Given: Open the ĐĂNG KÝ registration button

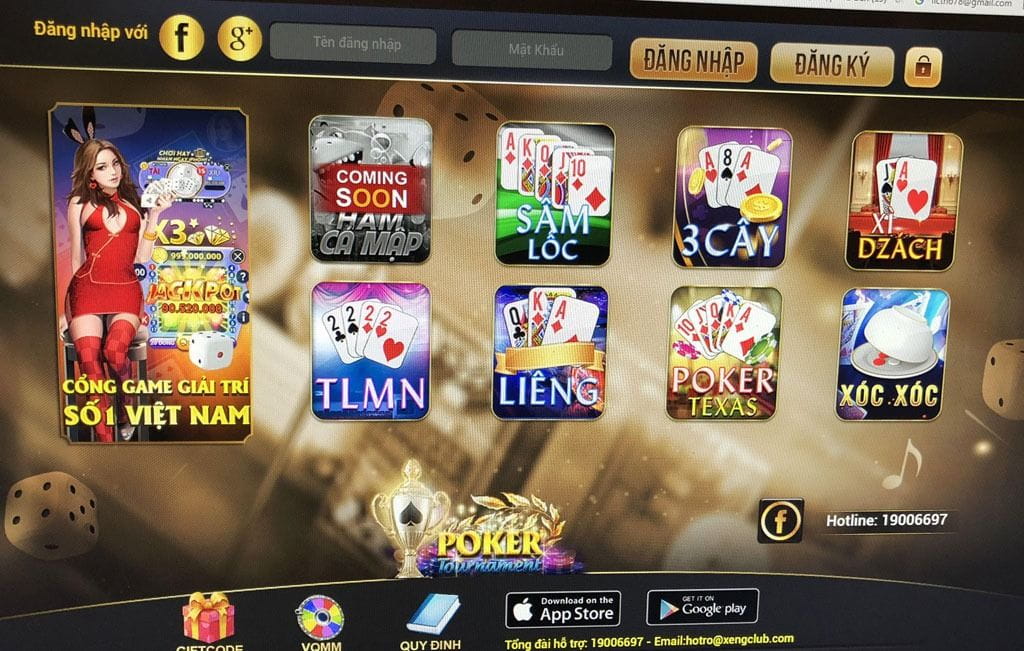Looking at the screenshot, I should click(x=832, y=65).
